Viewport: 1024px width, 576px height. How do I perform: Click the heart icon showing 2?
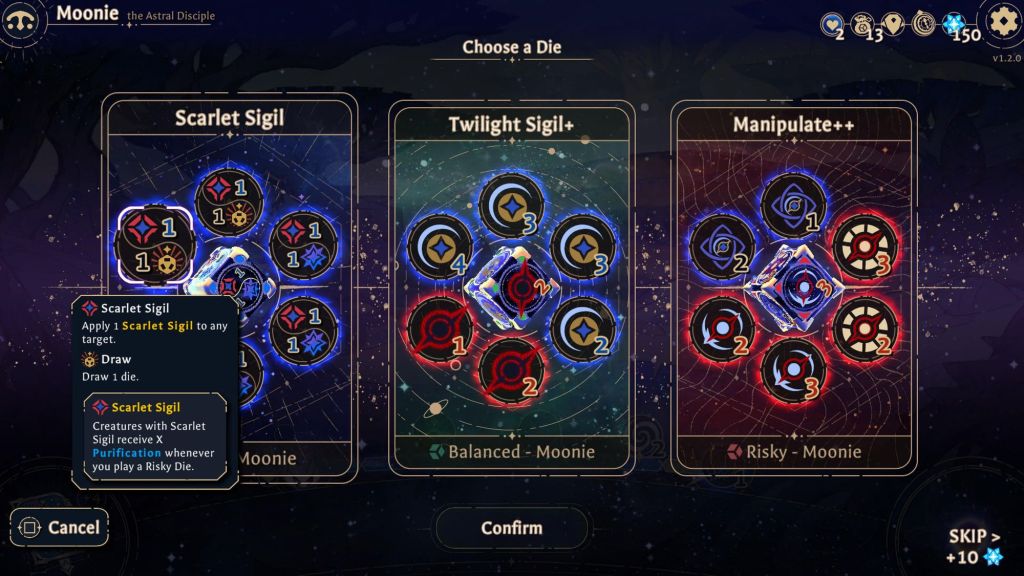pyautogui.click(x=831, y=24)
